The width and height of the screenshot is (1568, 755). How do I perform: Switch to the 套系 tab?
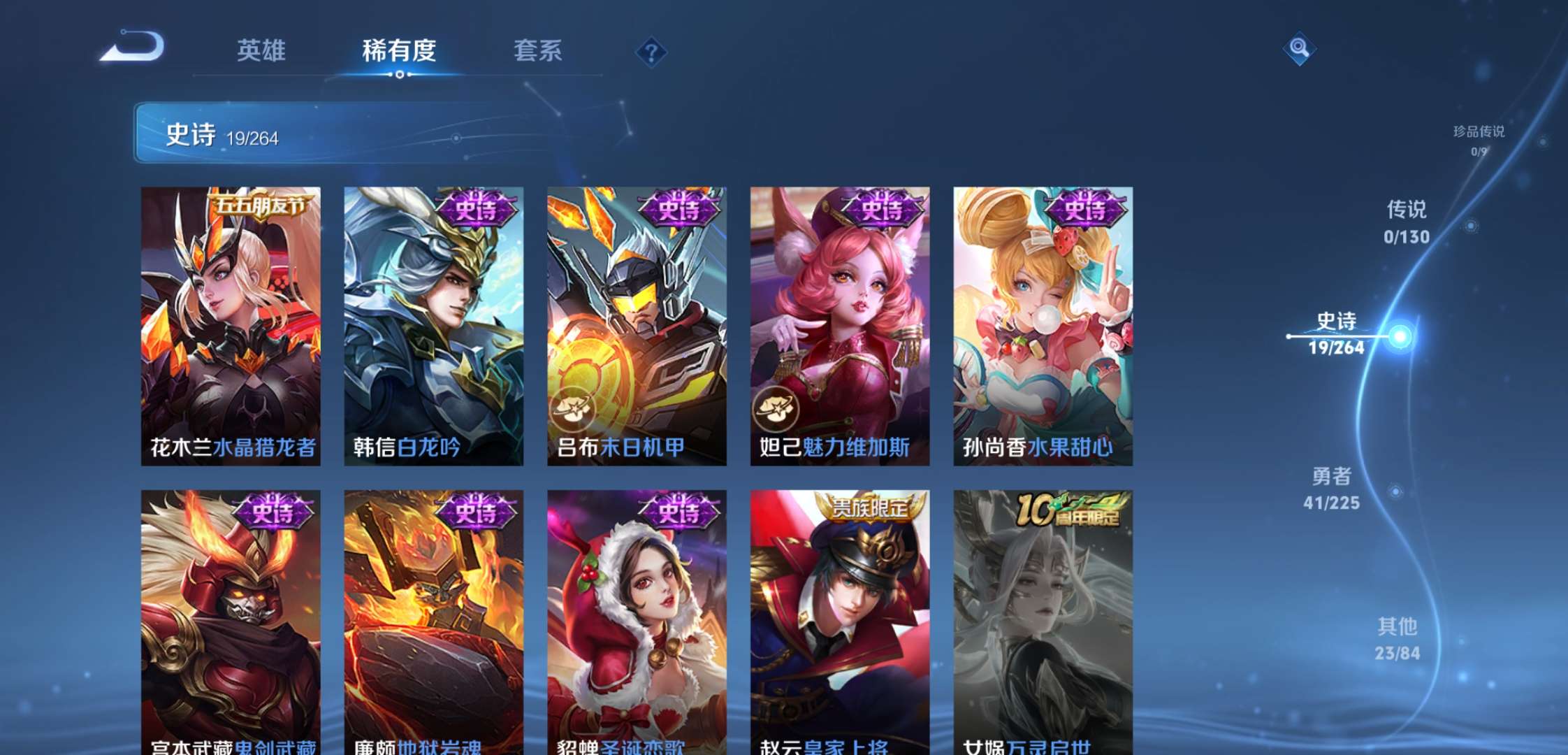pyautogui.click(x=539, y=50)
